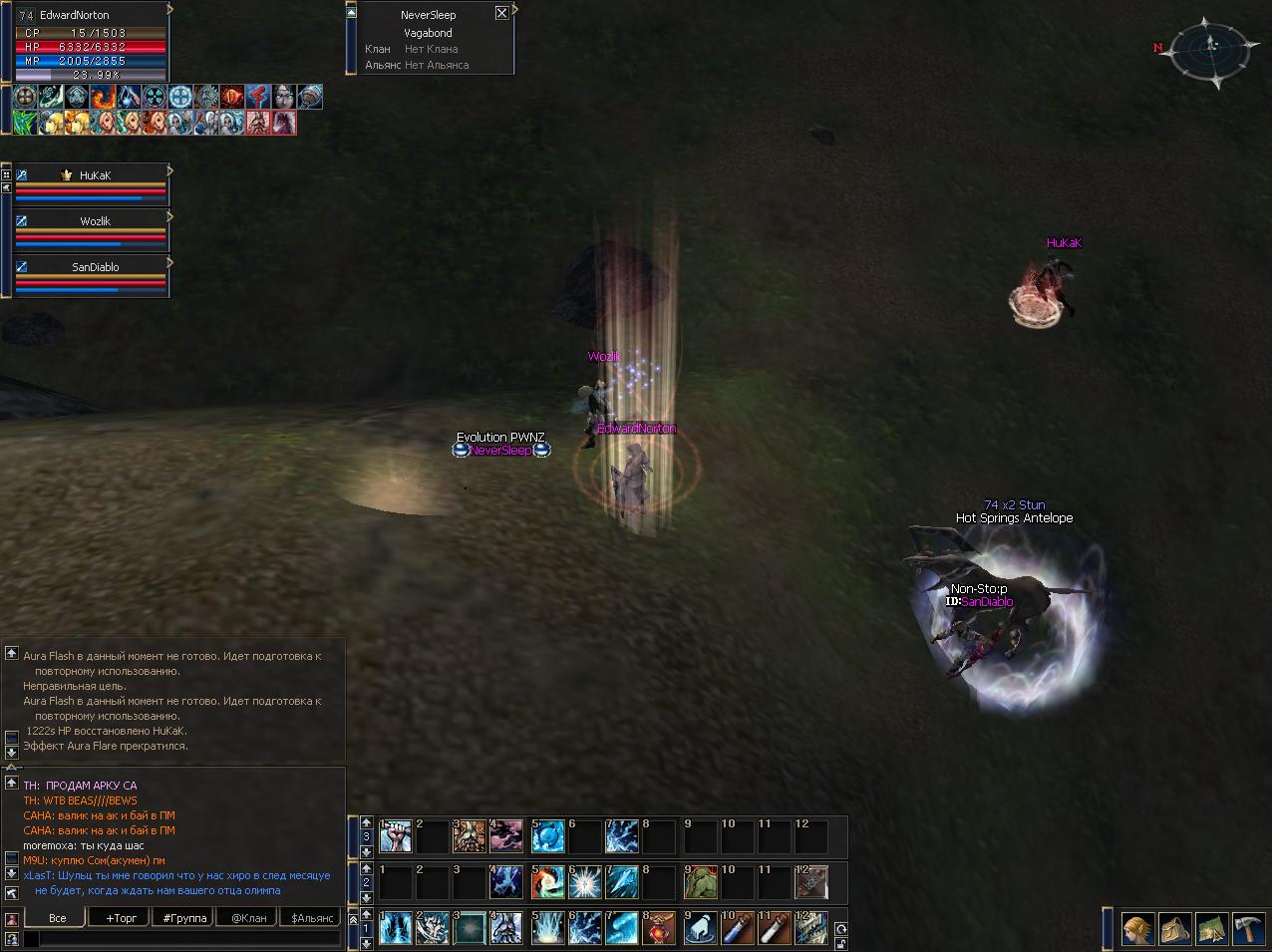Screen dimensions: 1272x952
Task: Click the white glove action in slot 9
Action: coord(701,928)
